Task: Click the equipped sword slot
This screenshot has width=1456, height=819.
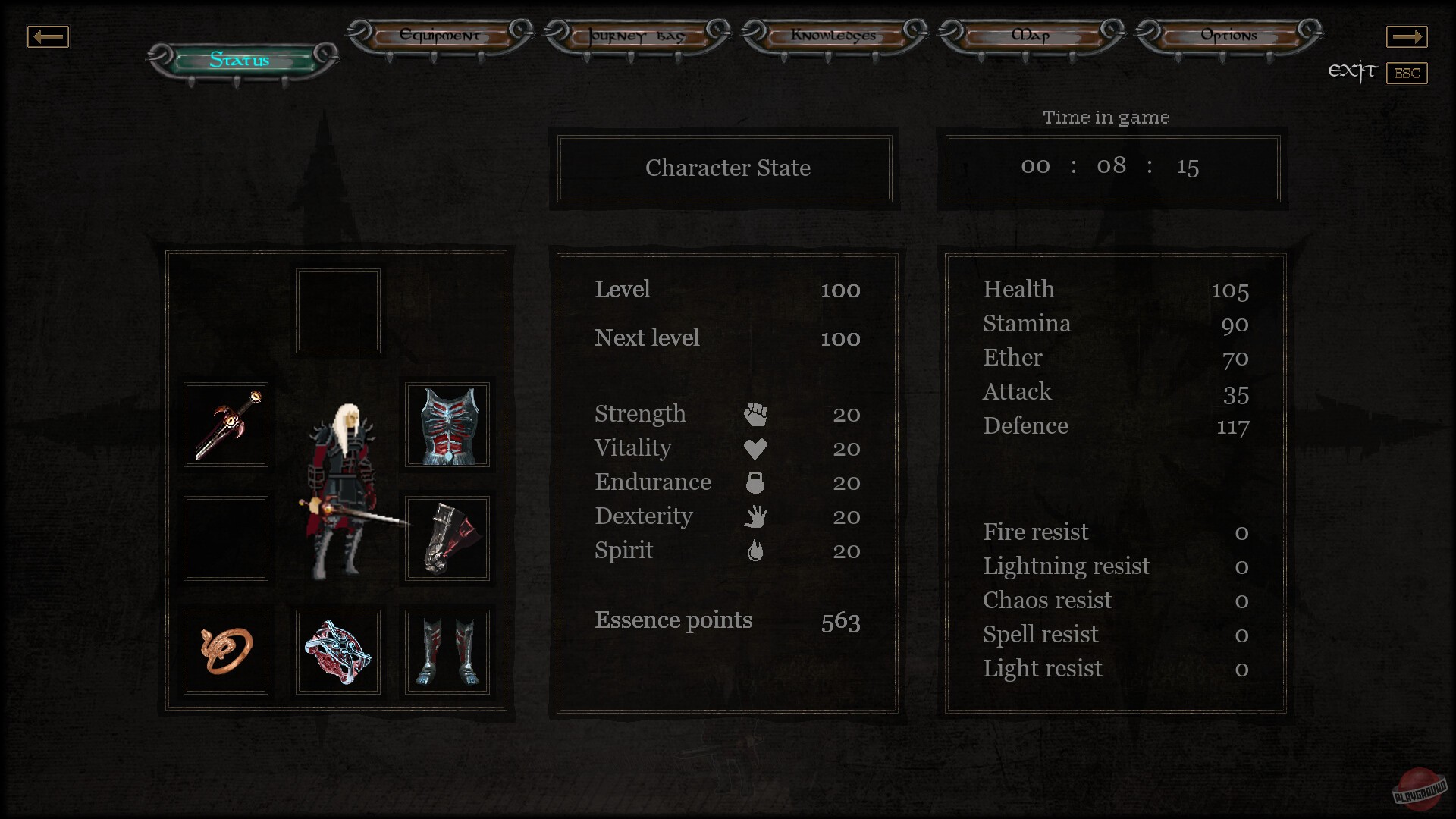Action: point(225,425)
